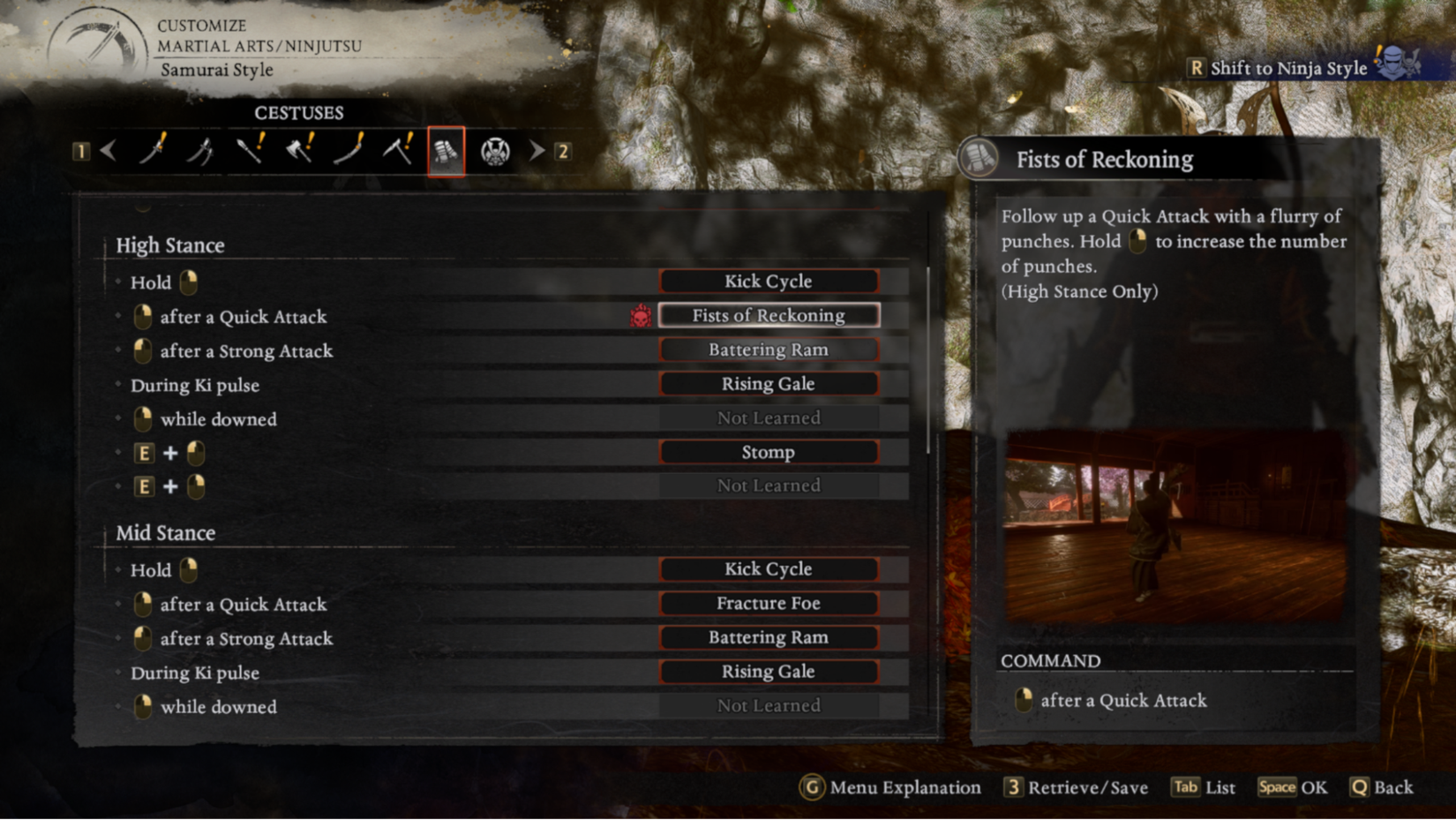1456x820 pixels.
Task: Choose Rising Gale for High Stance Ki pulse
Action: [769, 383]
